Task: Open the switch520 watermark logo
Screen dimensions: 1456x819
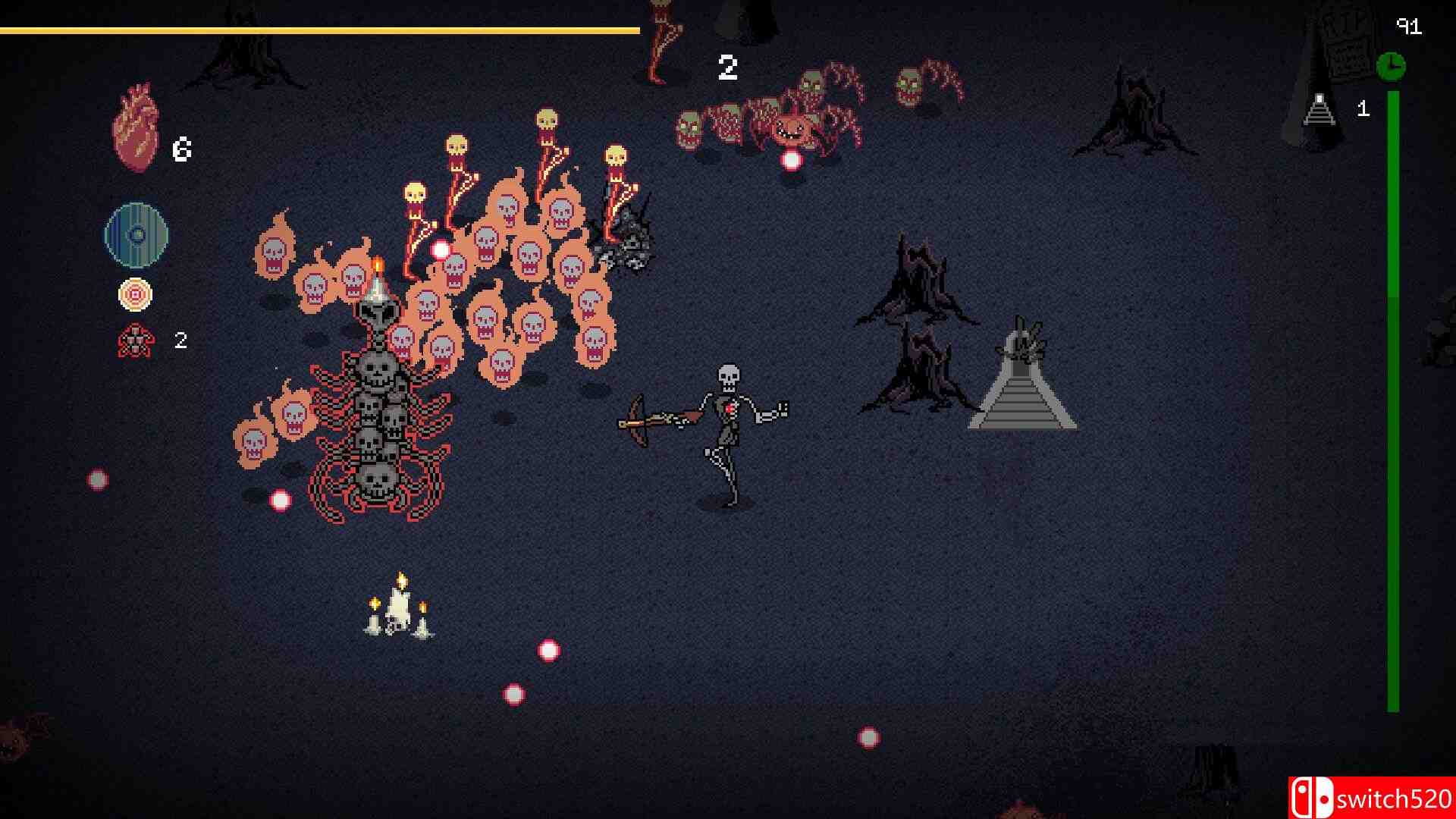Action: point(1371,798)
